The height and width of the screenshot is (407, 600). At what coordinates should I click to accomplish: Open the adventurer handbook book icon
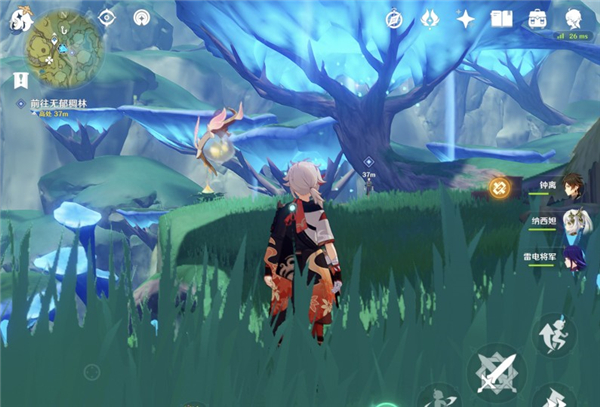tap(501, 18)
